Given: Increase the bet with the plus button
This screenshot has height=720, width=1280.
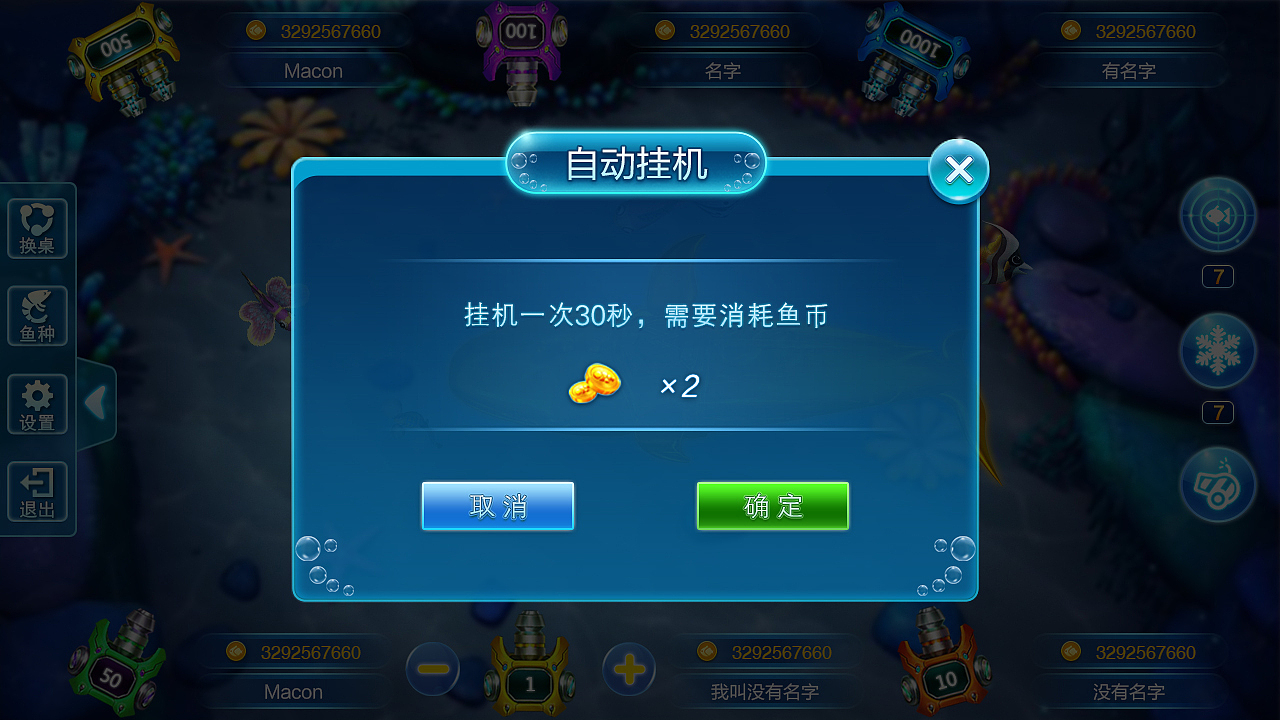Looking at the screenshot, I should tap(628, 669).
